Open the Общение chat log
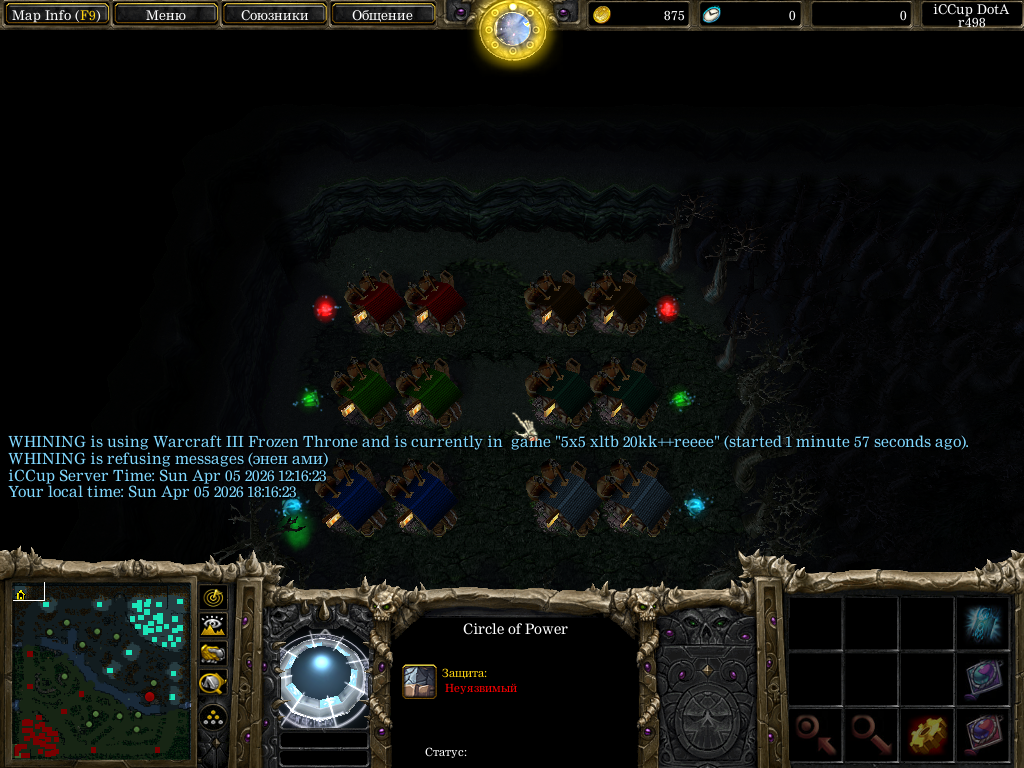The width and height of the screenshot is (1024, 768). 383,15
